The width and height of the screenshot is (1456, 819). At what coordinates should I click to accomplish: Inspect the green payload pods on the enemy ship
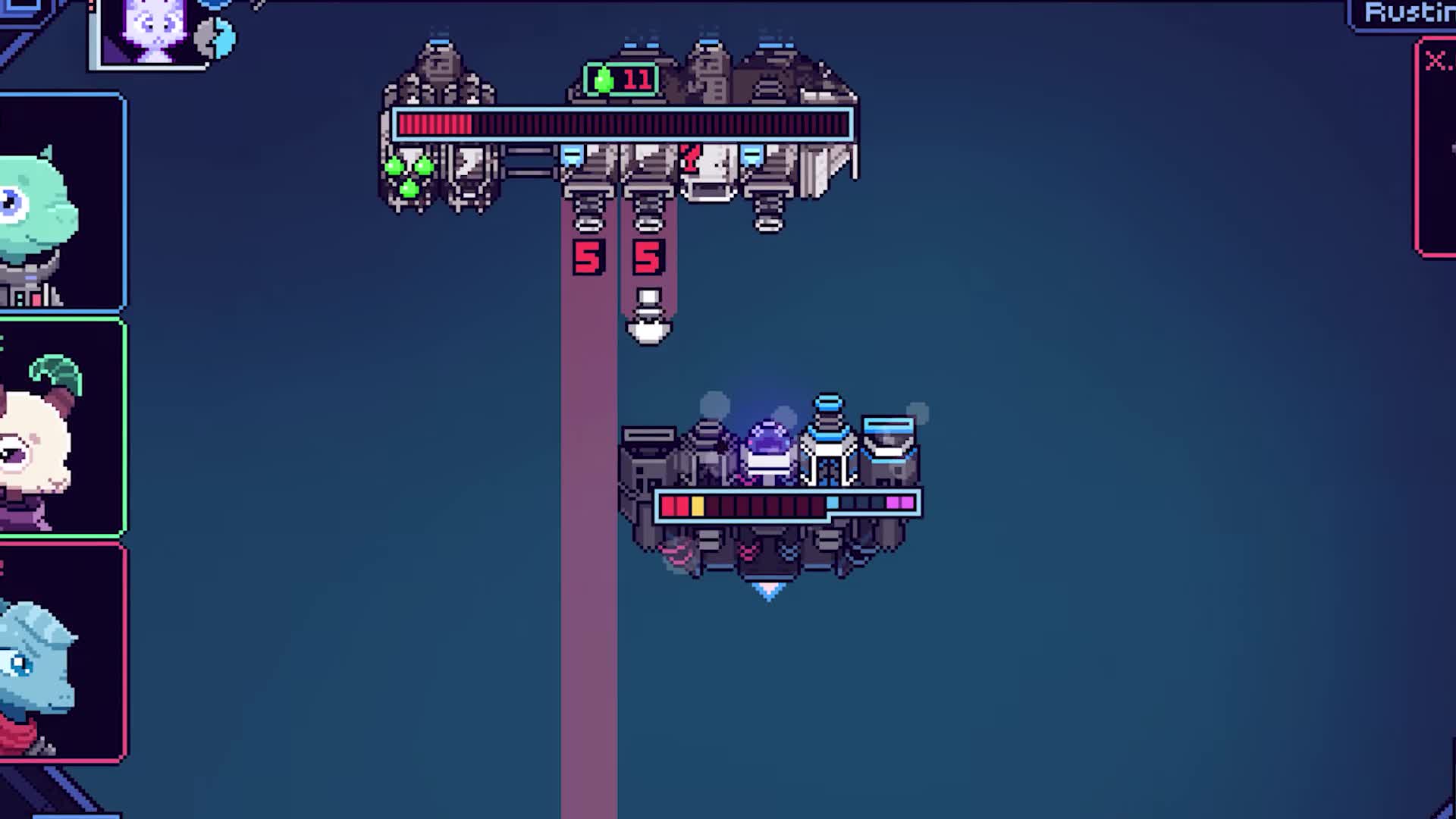407,176
